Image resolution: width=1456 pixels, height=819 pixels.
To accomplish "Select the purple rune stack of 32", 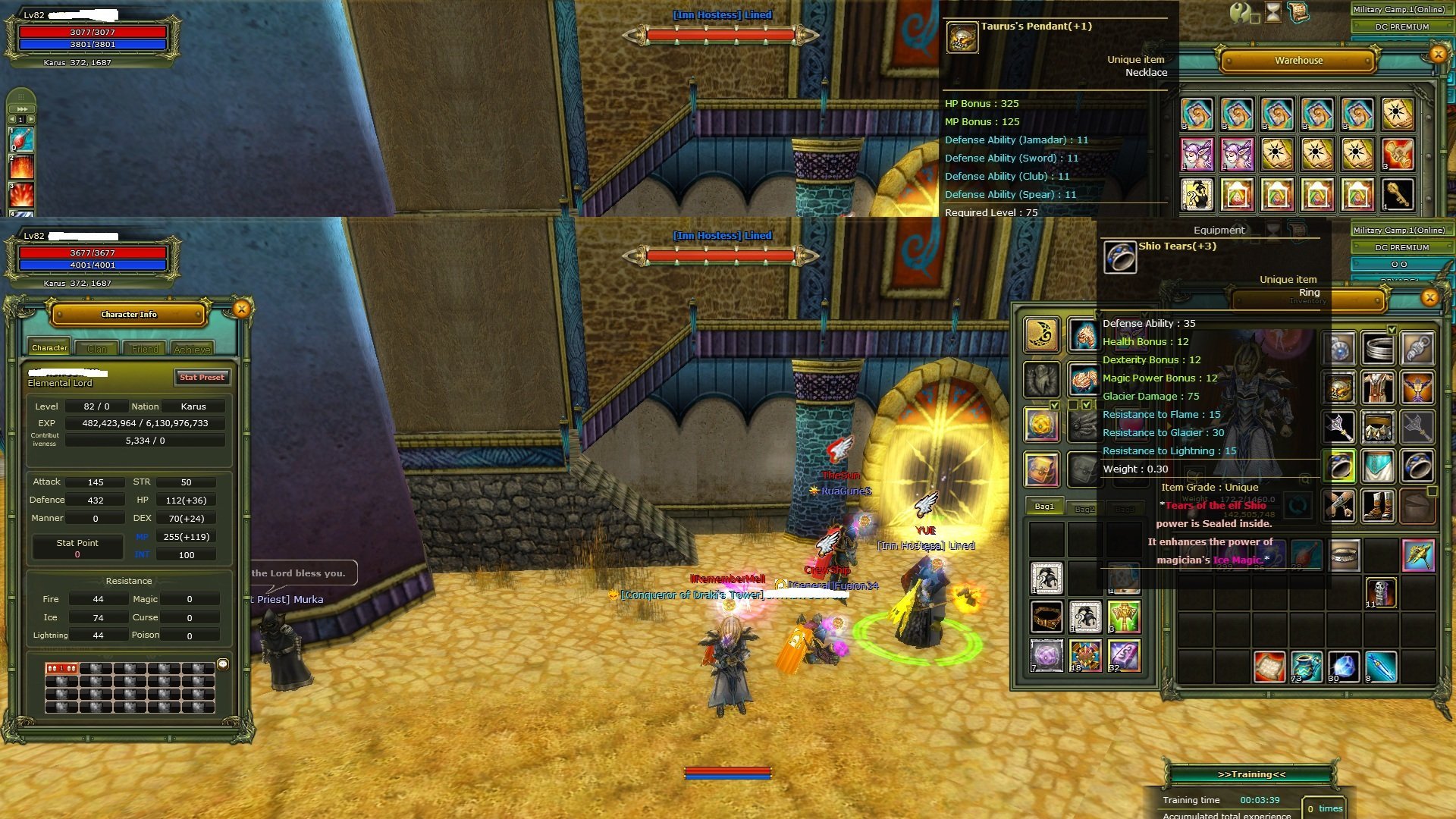I will click(x=1123, y=656).
